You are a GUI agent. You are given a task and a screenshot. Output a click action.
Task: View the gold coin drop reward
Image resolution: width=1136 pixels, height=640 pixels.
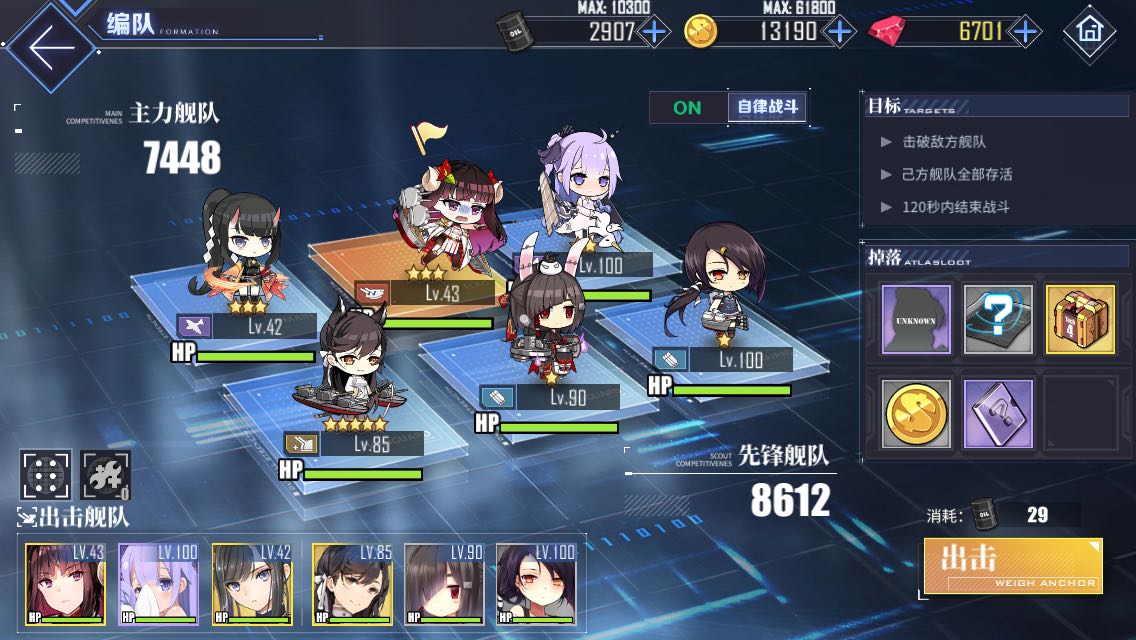[916, 412]
